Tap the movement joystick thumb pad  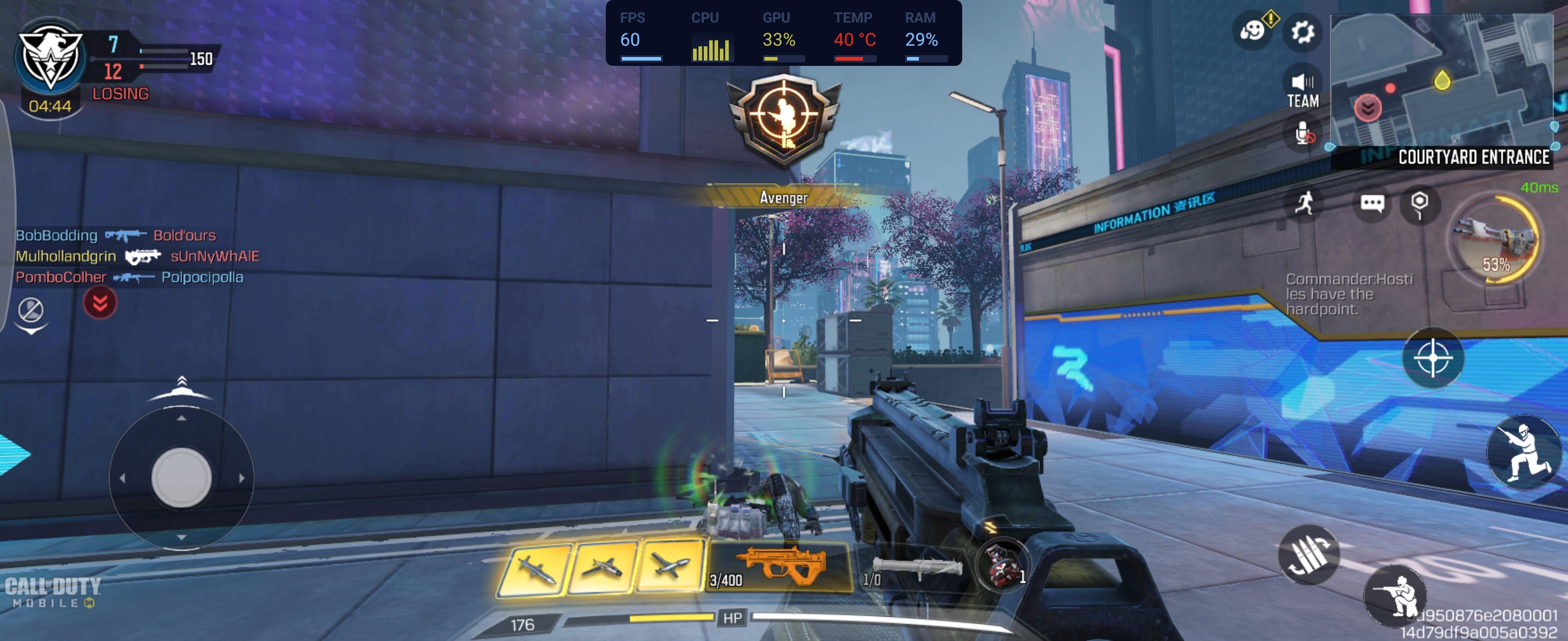(181, 478)
